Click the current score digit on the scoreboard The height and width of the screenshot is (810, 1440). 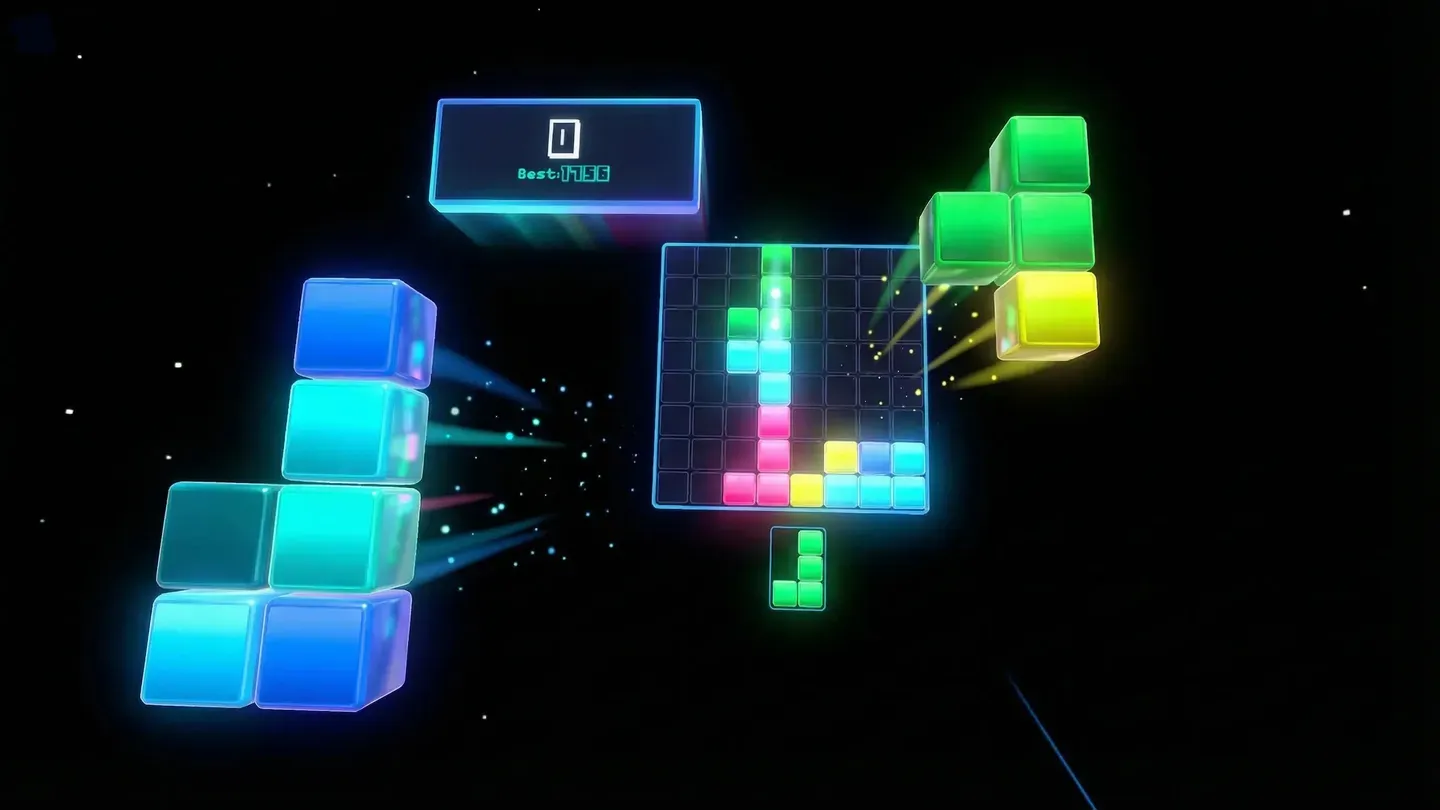point(565,138)
